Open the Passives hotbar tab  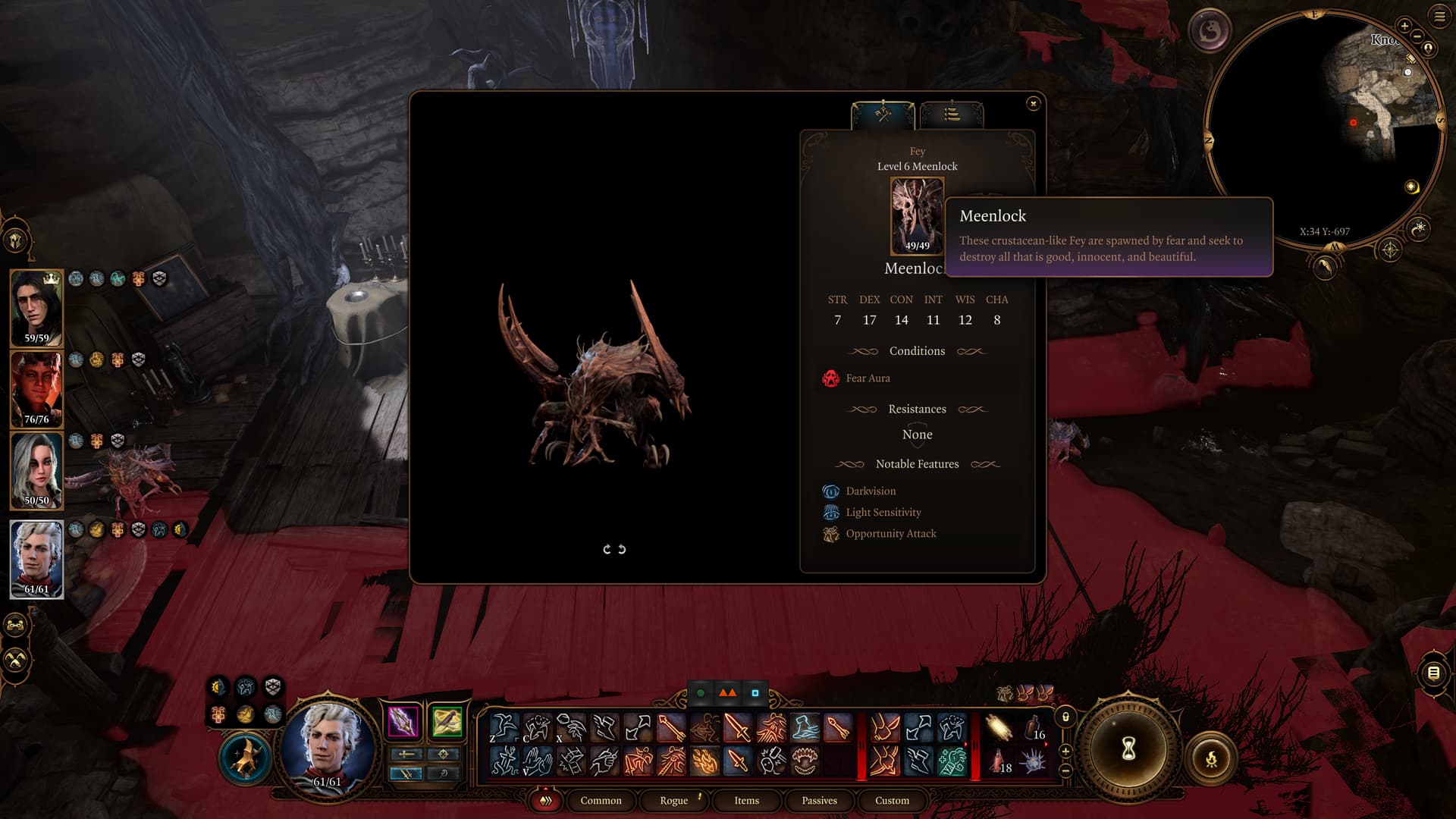[819, 801]
